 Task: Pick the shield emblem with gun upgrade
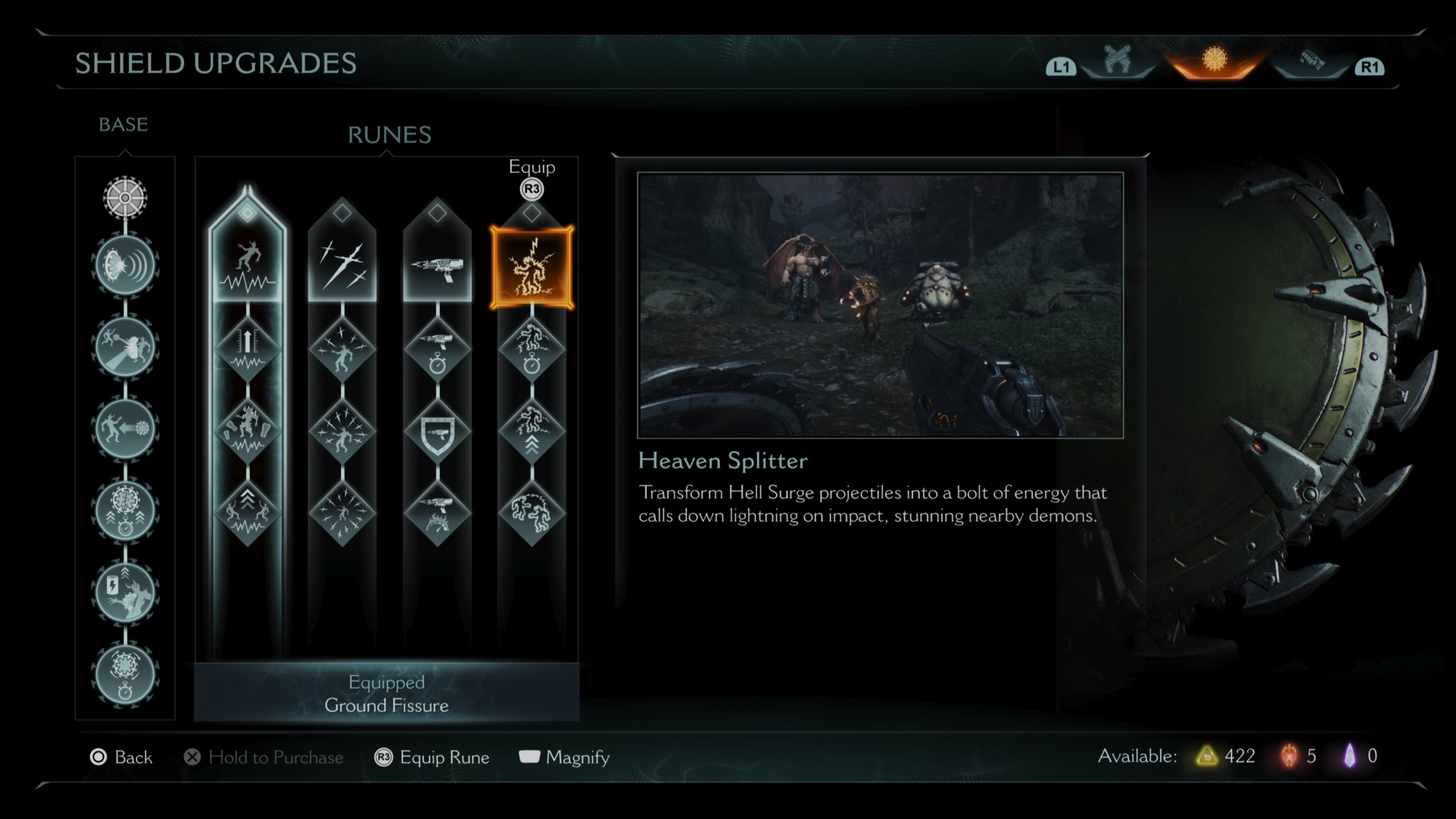(x=437, y=432)
